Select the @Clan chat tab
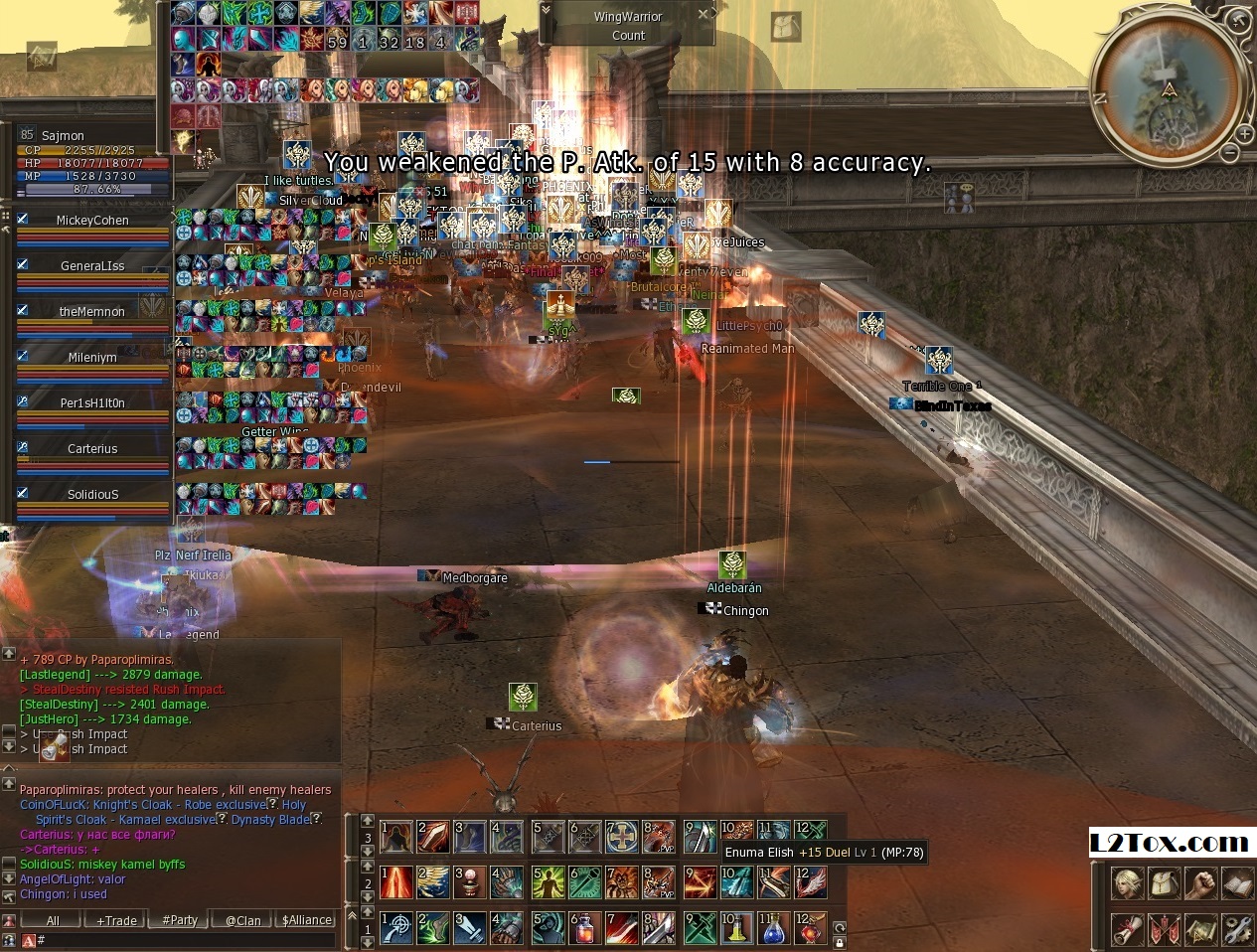 (x=242, y=920)
